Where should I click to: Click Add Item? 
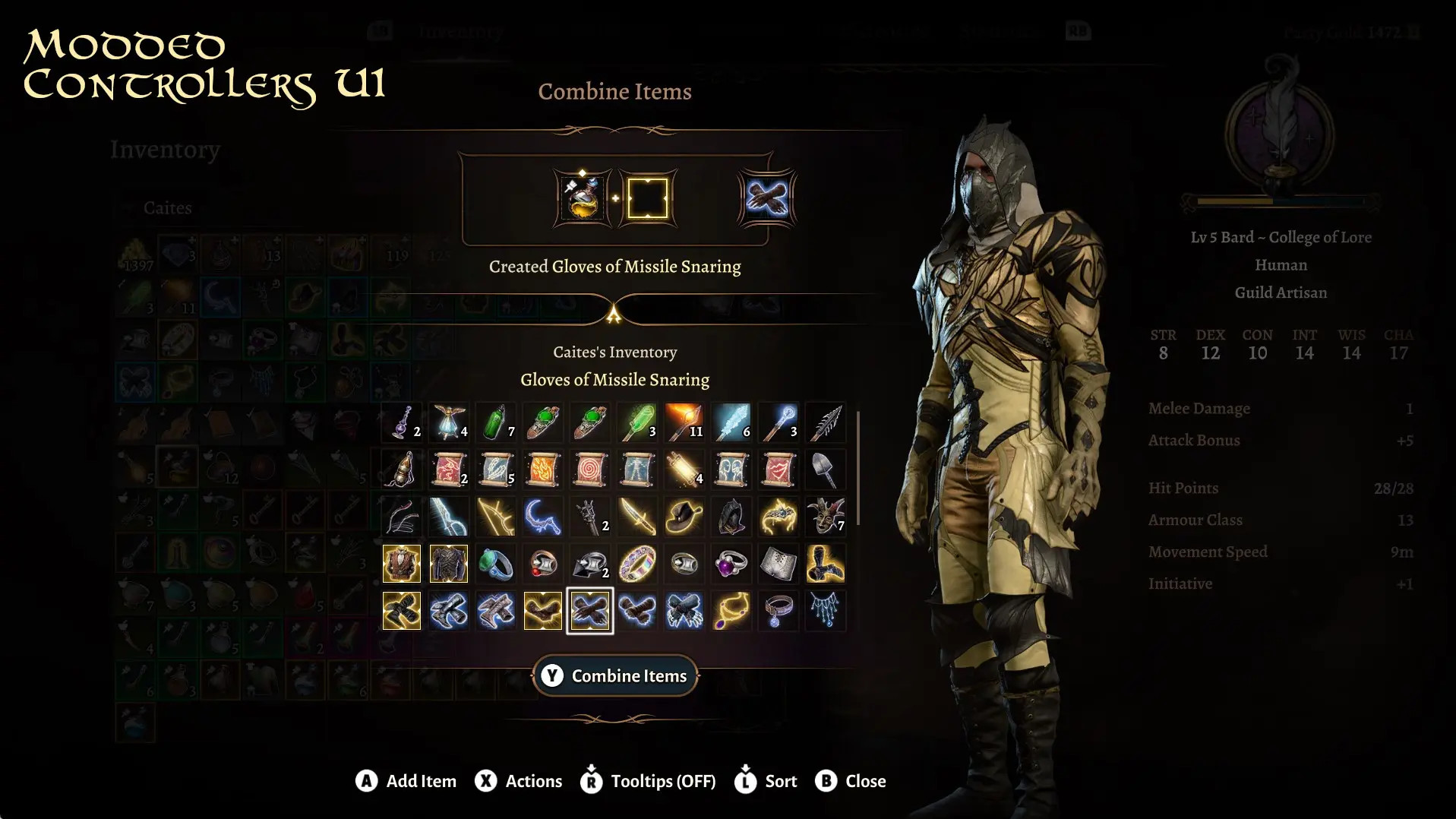[406, 780]
